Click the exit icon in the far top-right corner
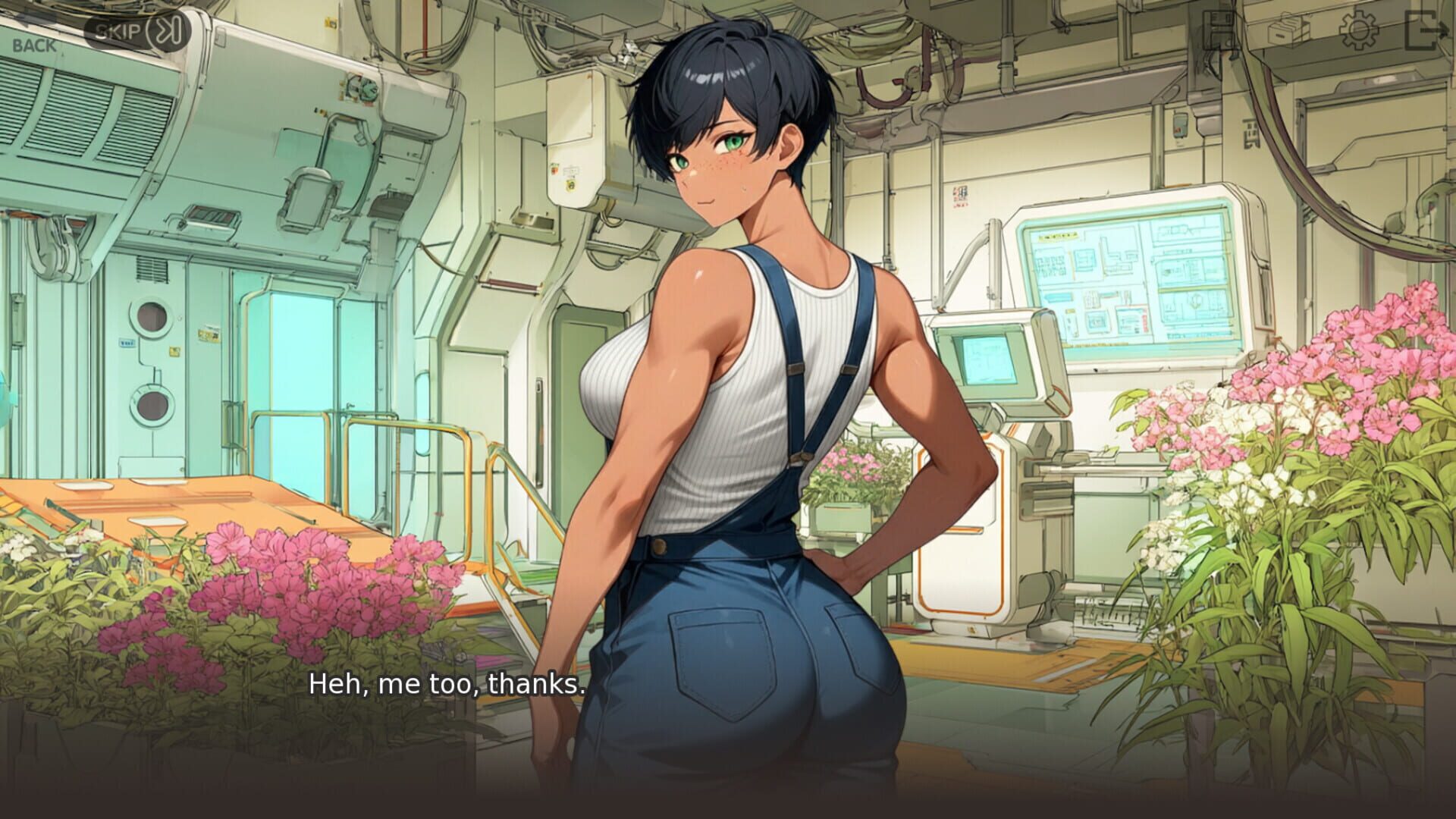This screenshot has width=1456, height=819. [x=1428, y=30]
